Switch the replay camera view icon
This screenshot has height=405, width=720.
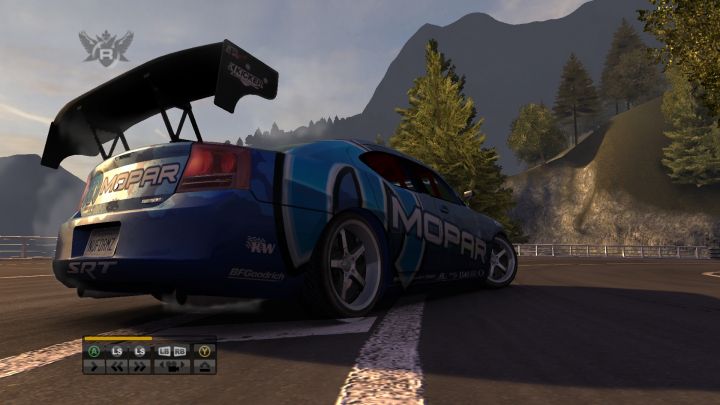[x=172, y=367]
